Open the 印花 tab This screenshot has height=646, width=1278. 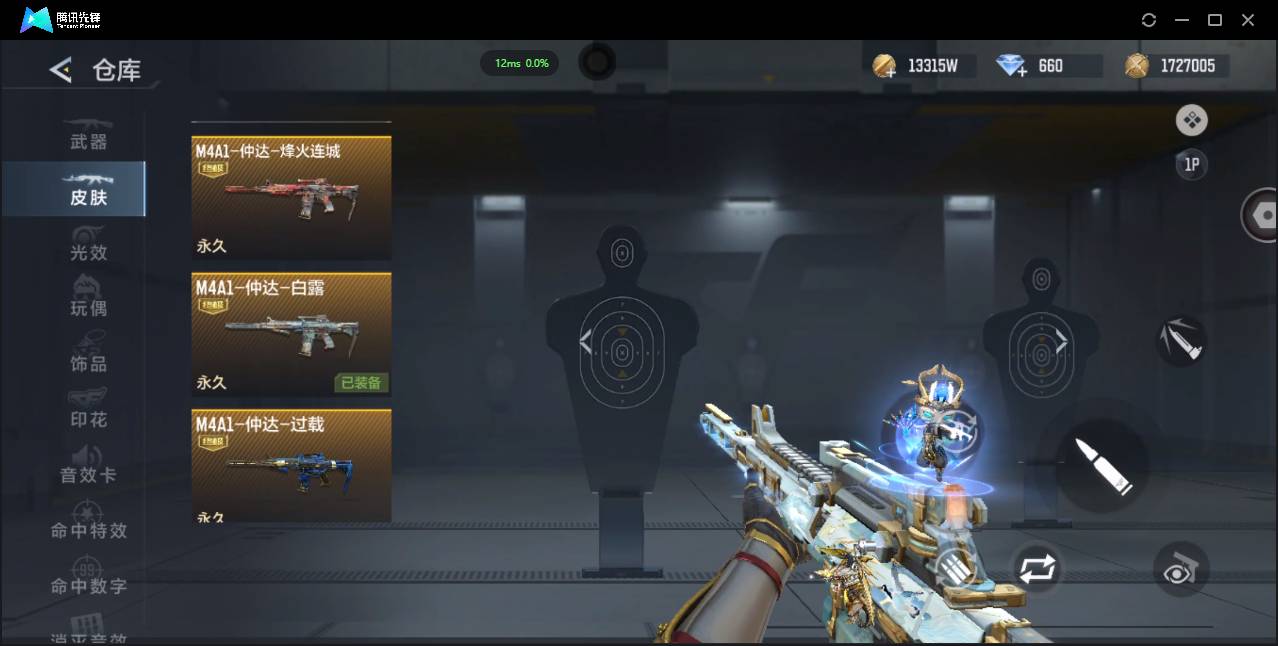(x=88, y=411)
